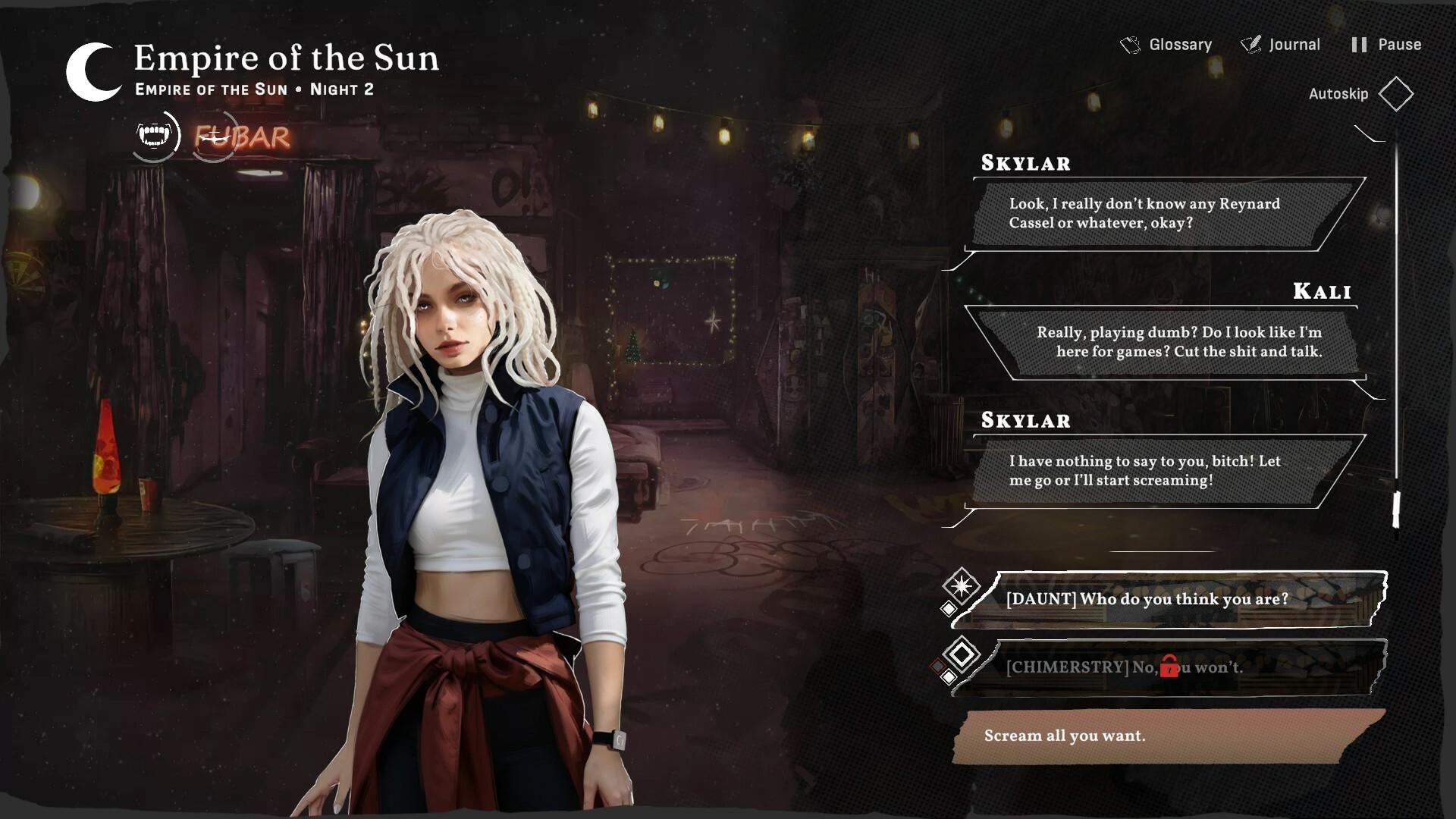1456x819 pixels.
Task: Pause the game using the Pause label
Action: coord(1398,44)
